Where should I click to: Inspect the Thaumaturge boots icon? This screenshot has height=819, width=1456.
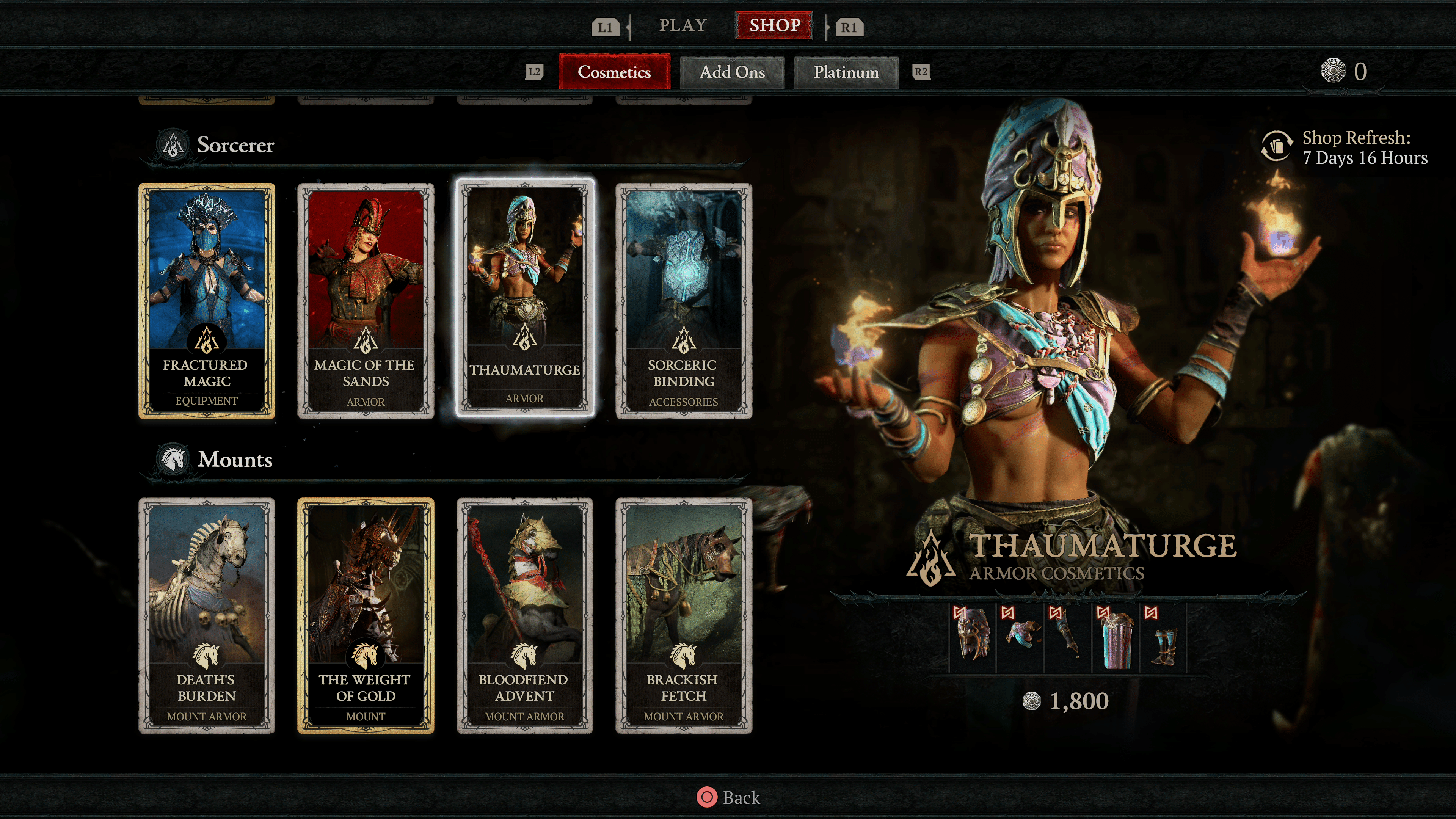[x=1163, y=637]
